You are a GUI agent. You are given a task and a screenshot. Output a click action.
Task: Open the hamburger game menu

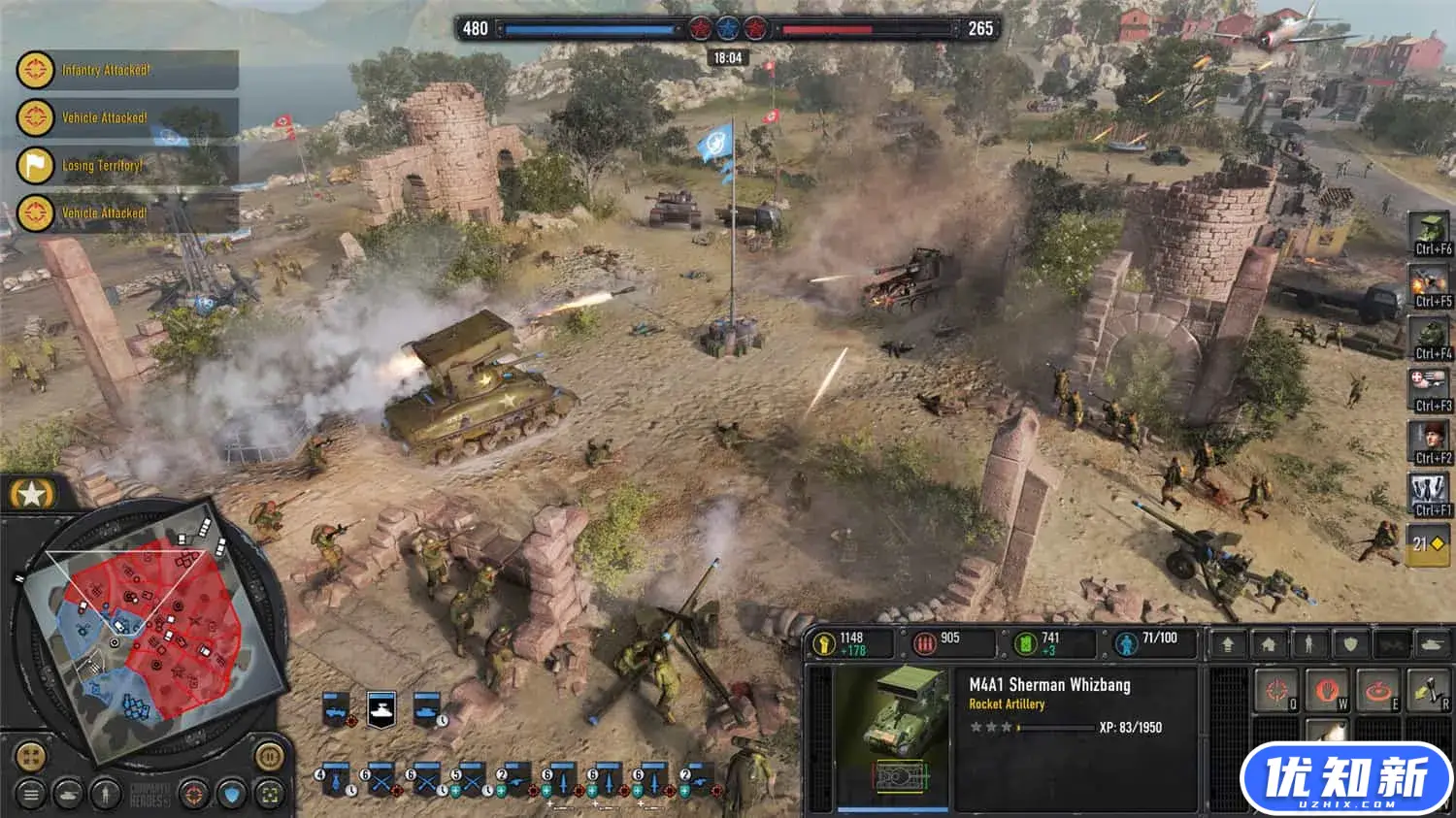pos(31,795)
